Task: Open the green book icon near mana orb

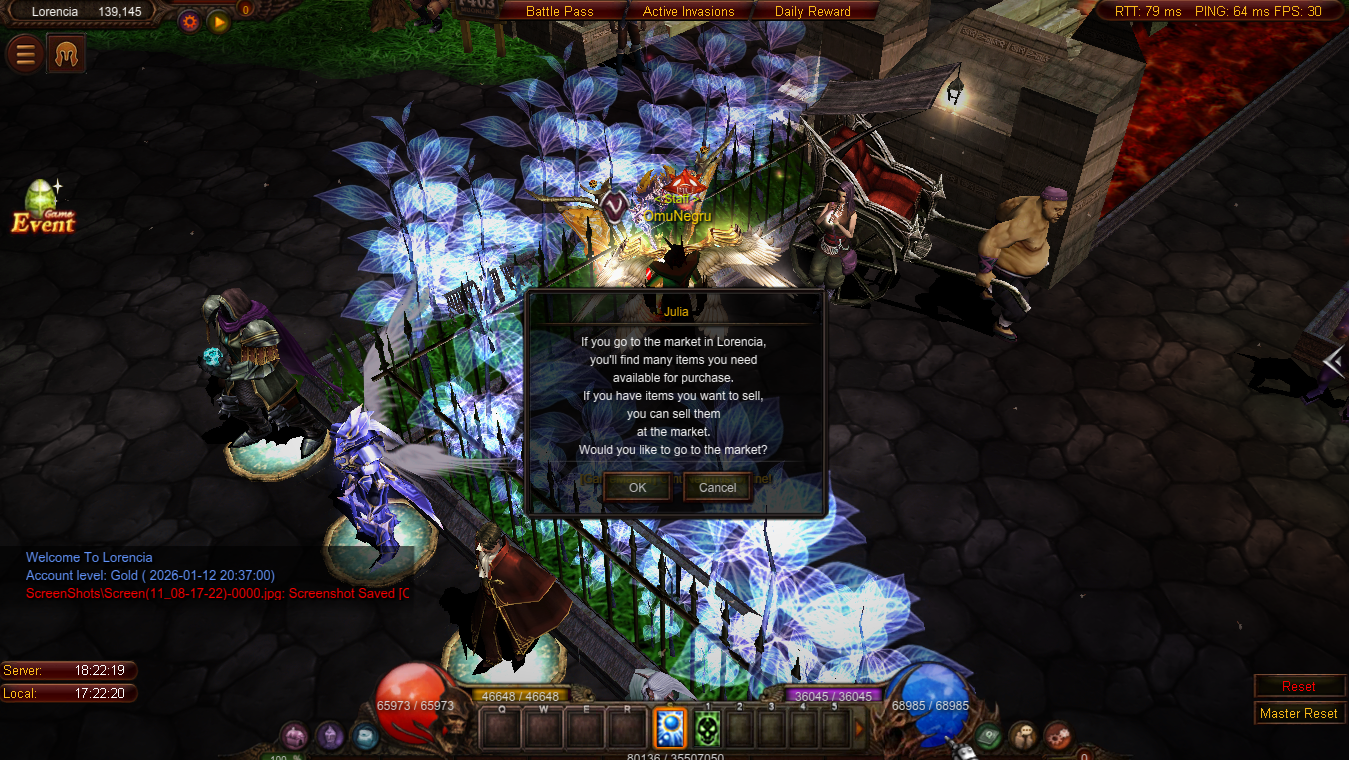Action: 988,736
